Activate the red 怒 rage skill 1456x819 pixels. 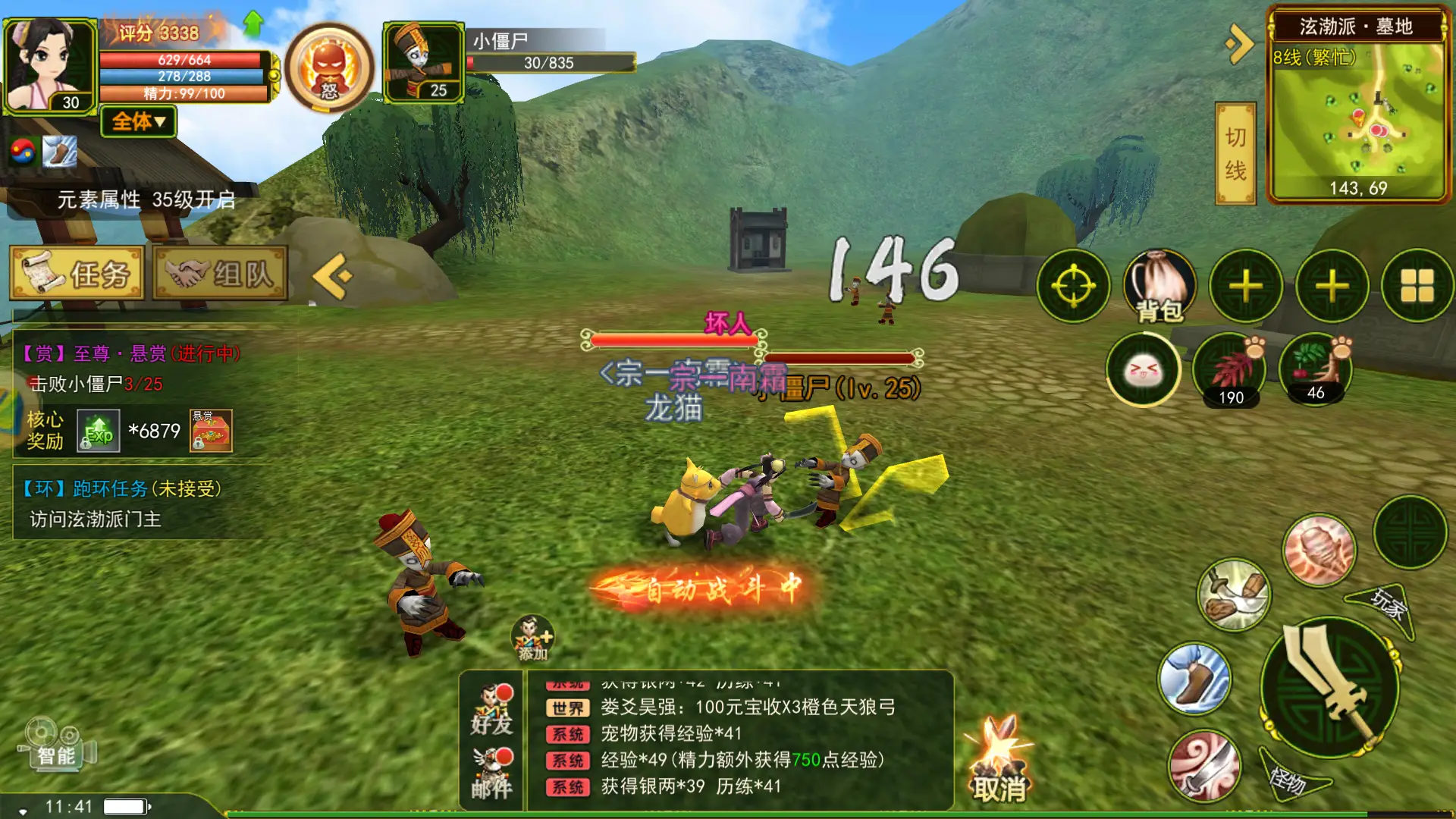329,68
